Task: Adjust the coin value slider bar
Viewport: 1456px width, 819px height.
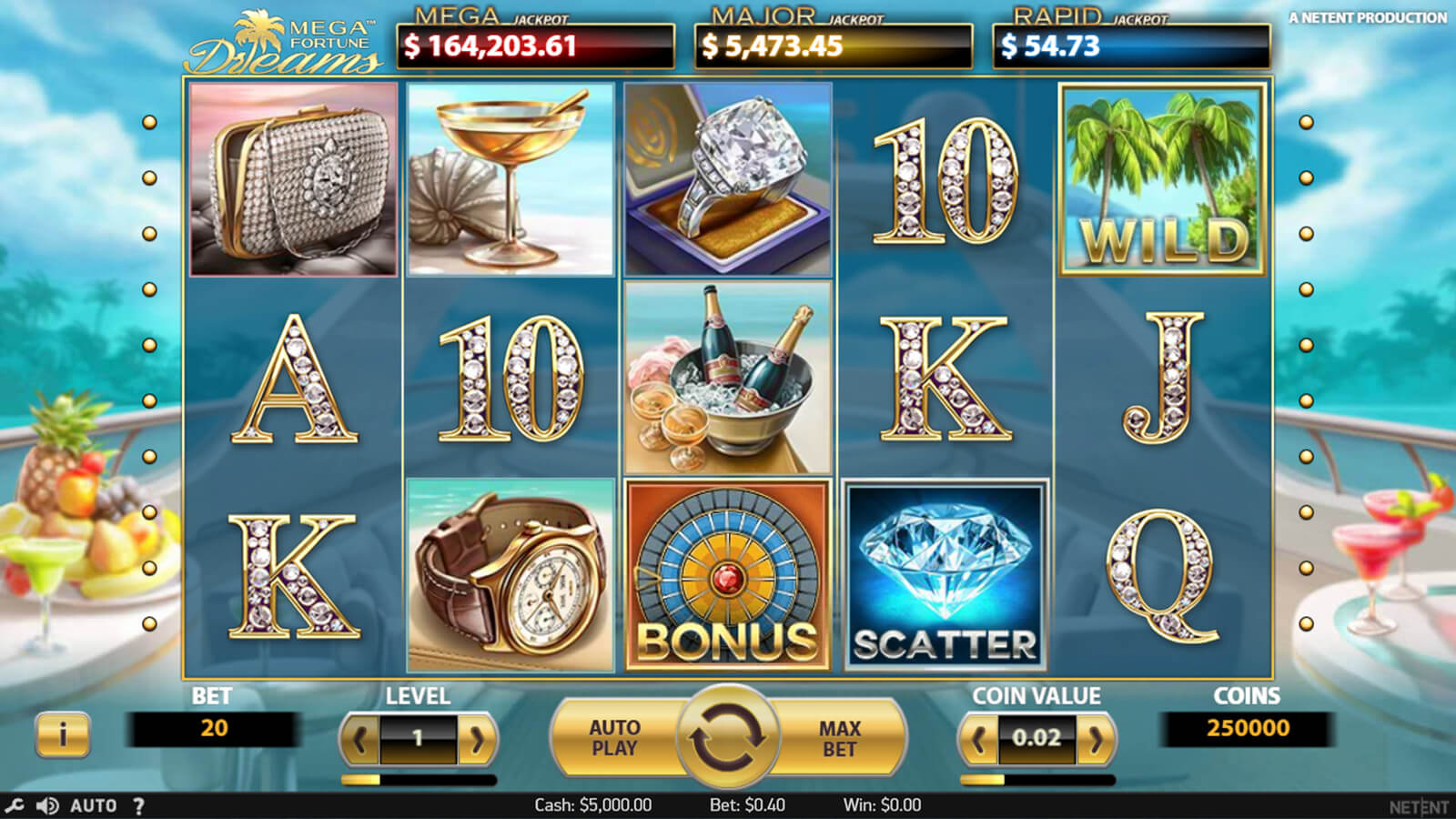Action: (x=1037, y=780)
